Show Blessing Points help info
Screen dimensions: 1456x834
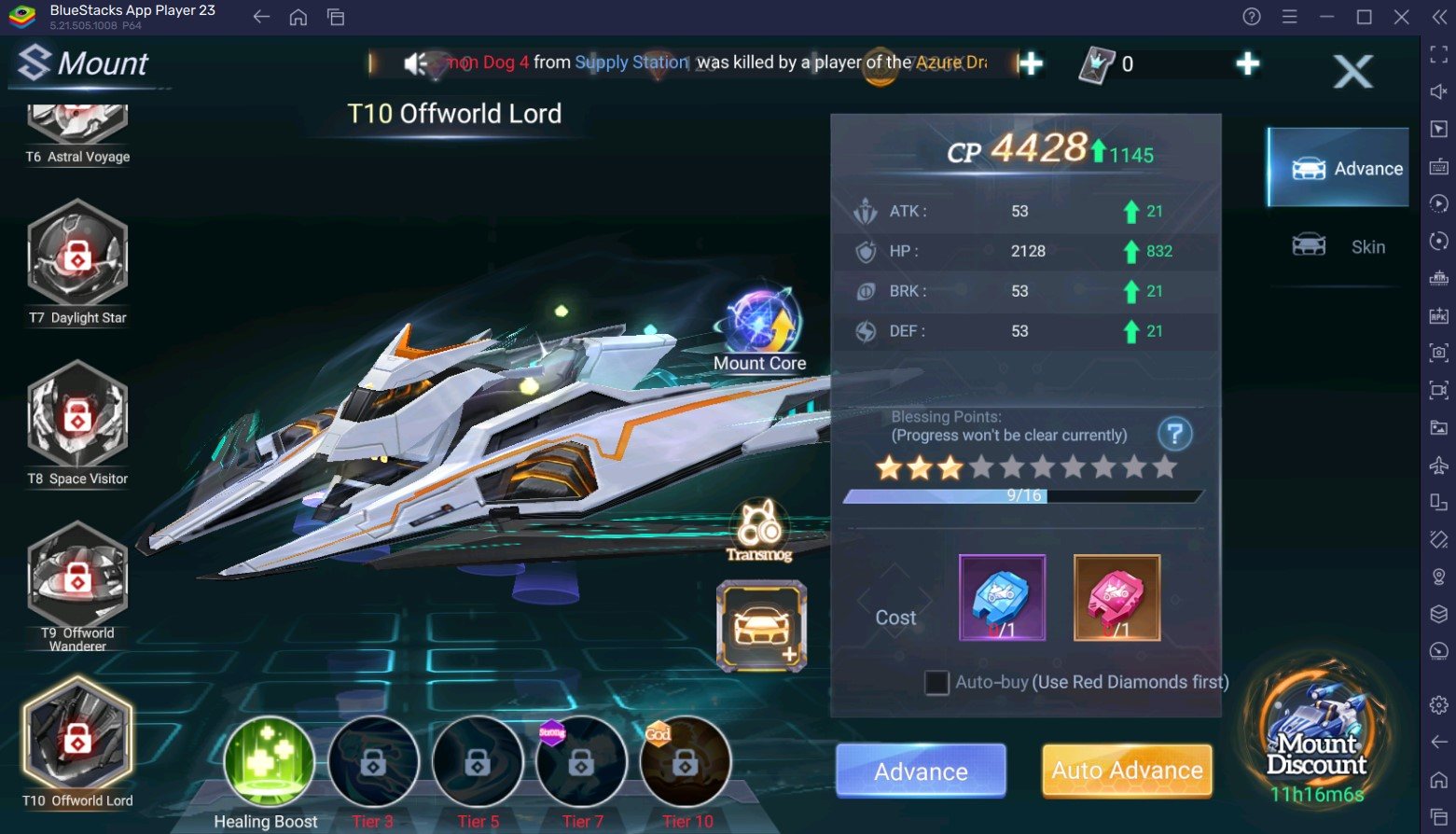tap(1174, 434)
